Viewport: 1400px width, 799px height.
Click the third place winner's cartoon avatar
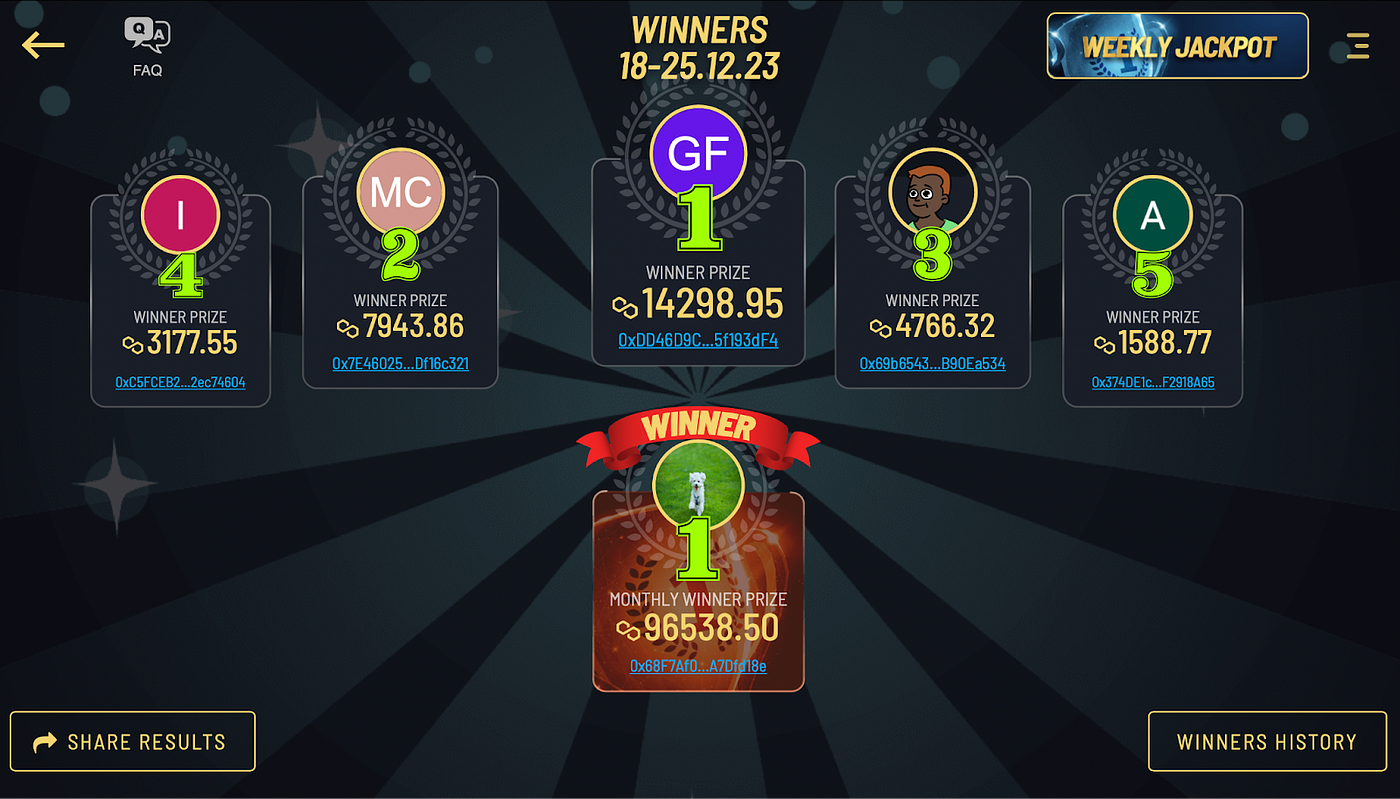932,192
